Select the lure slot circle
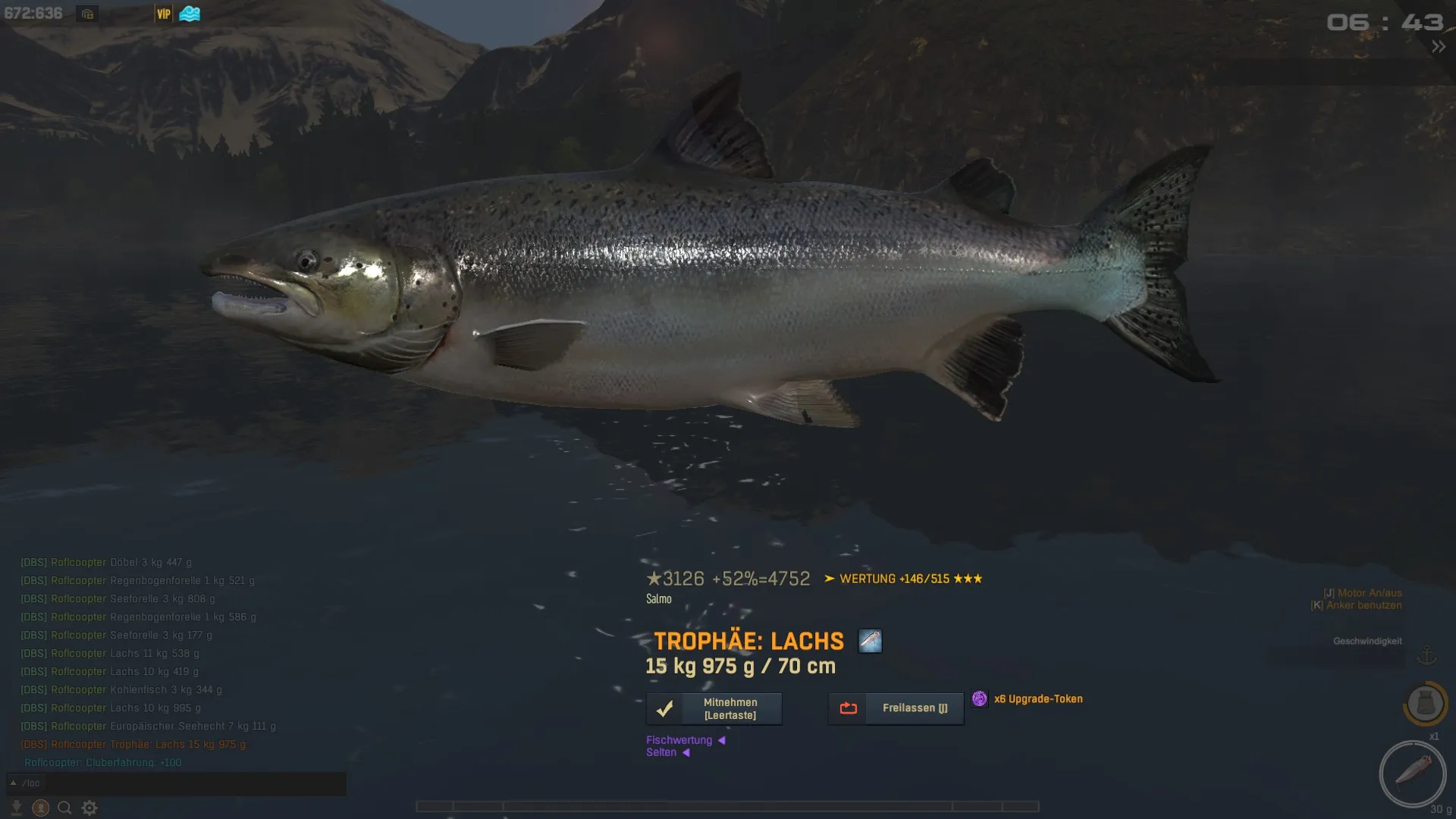 [1412, 773]
